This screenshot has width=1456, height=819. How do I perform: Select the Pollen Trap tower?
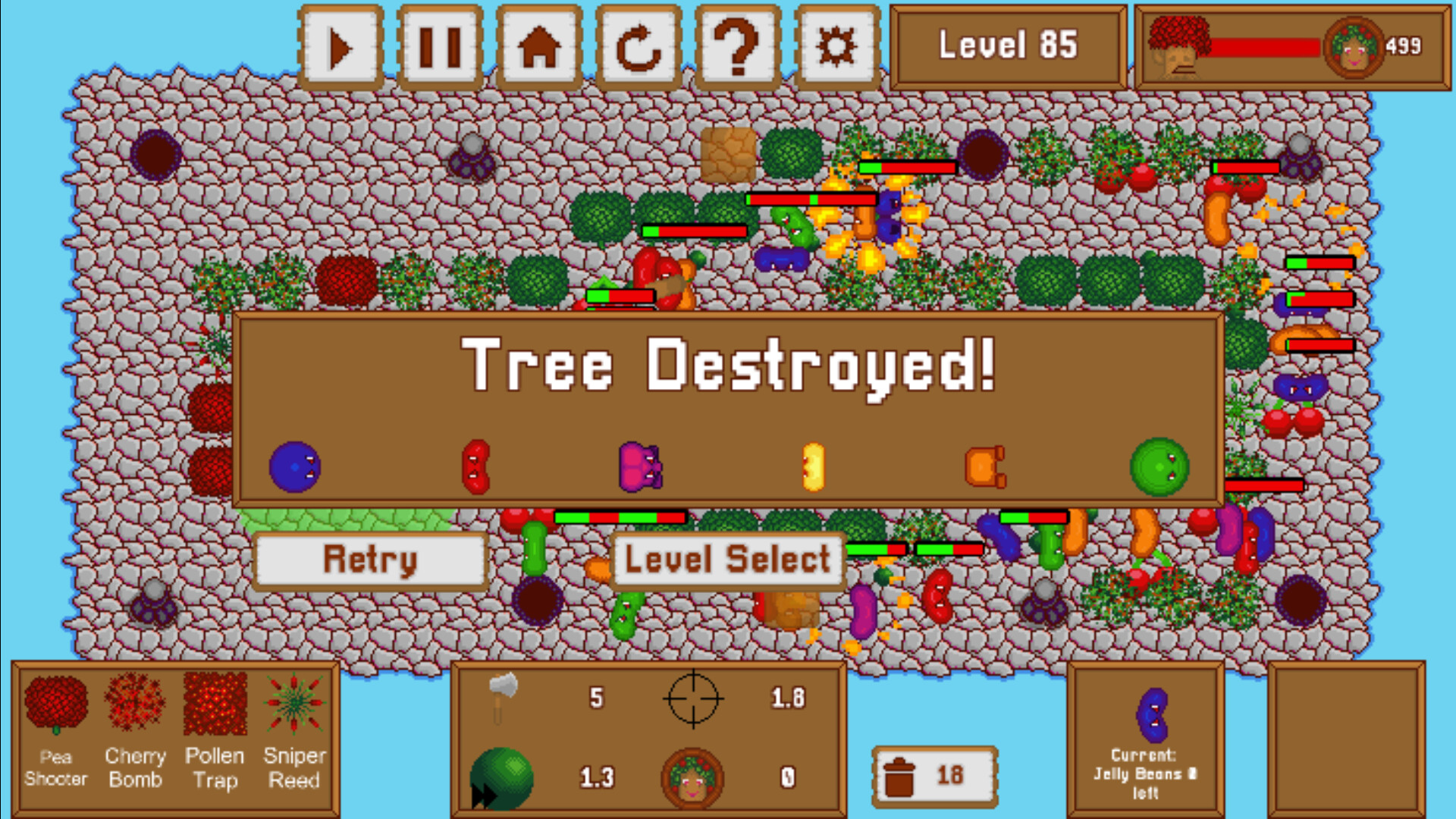tap(216, 709)
